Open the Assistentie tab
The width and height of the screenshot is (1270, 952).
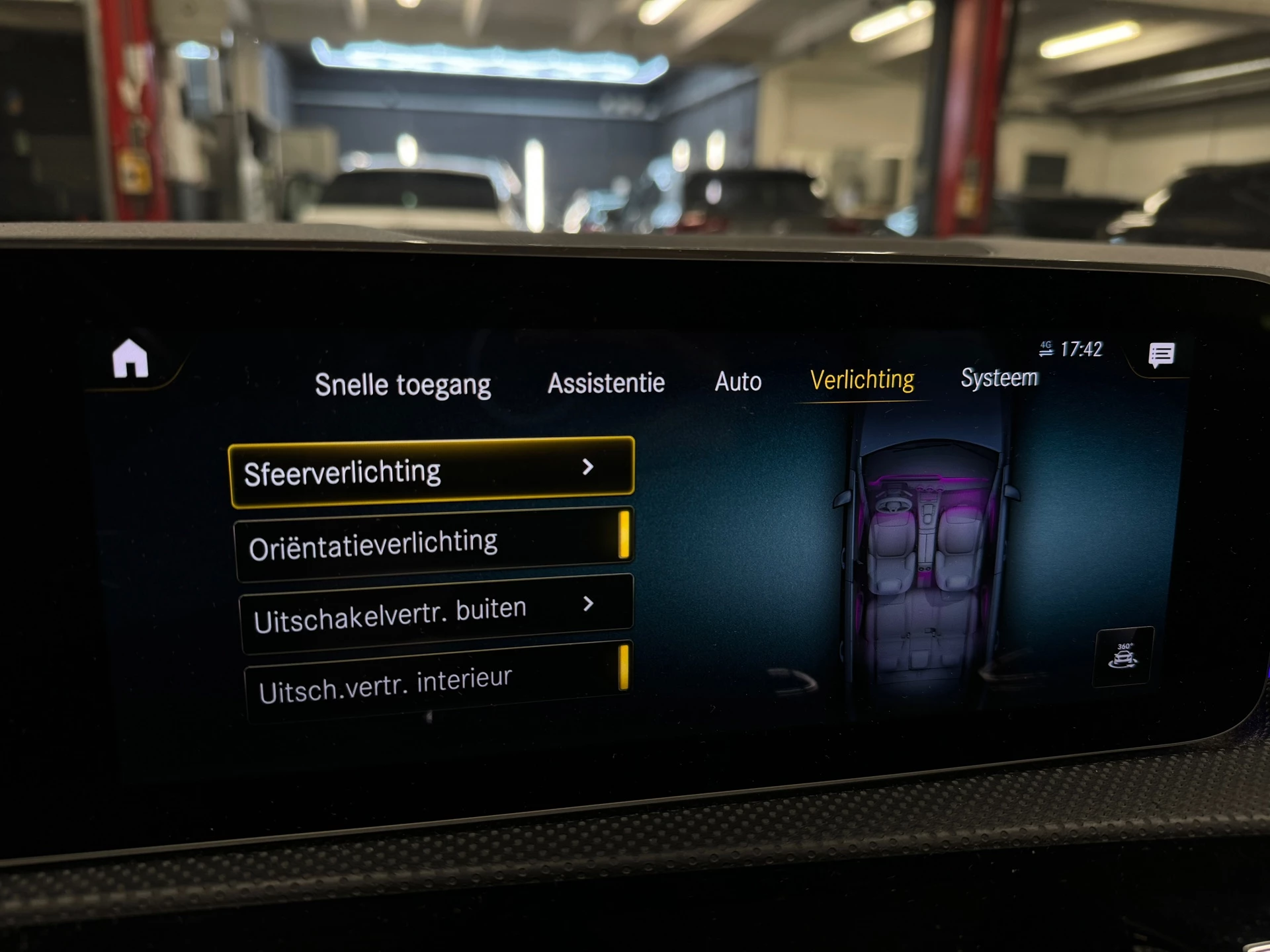[x=606, y=382]
